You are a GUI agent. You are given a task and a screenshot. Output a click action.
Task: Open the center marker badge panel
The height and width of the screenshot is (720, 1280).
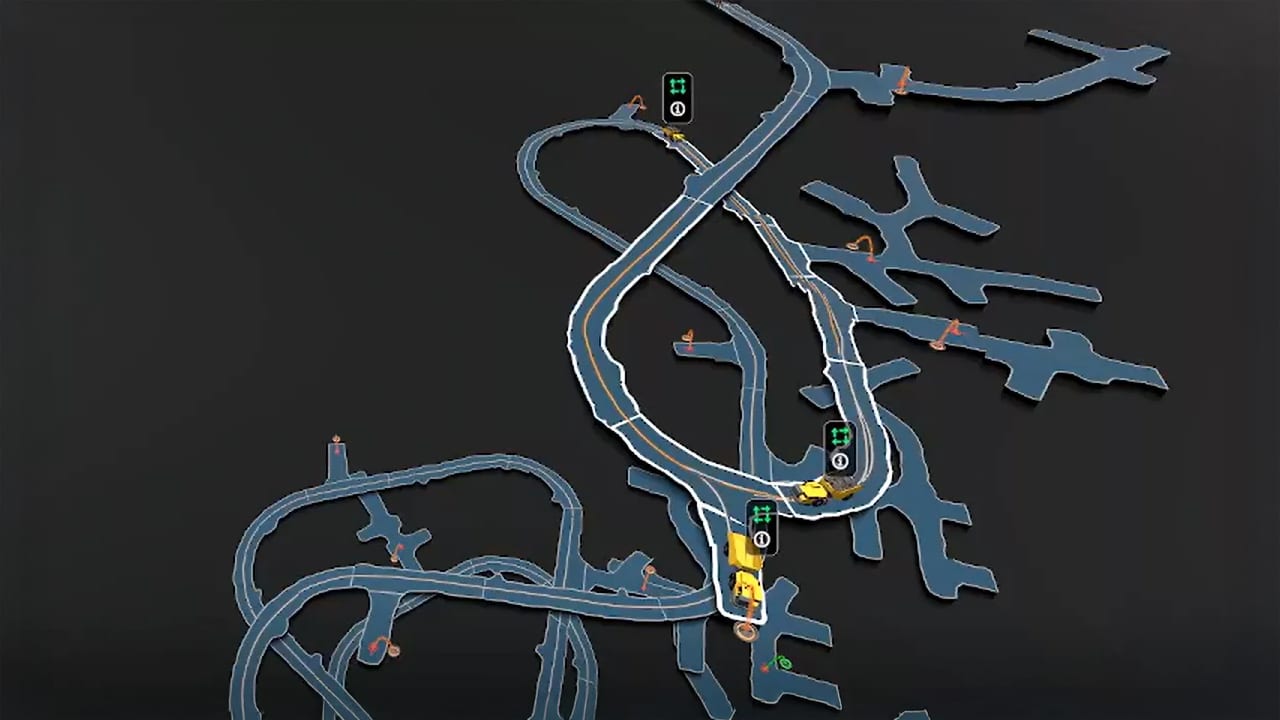coord(839,447)
